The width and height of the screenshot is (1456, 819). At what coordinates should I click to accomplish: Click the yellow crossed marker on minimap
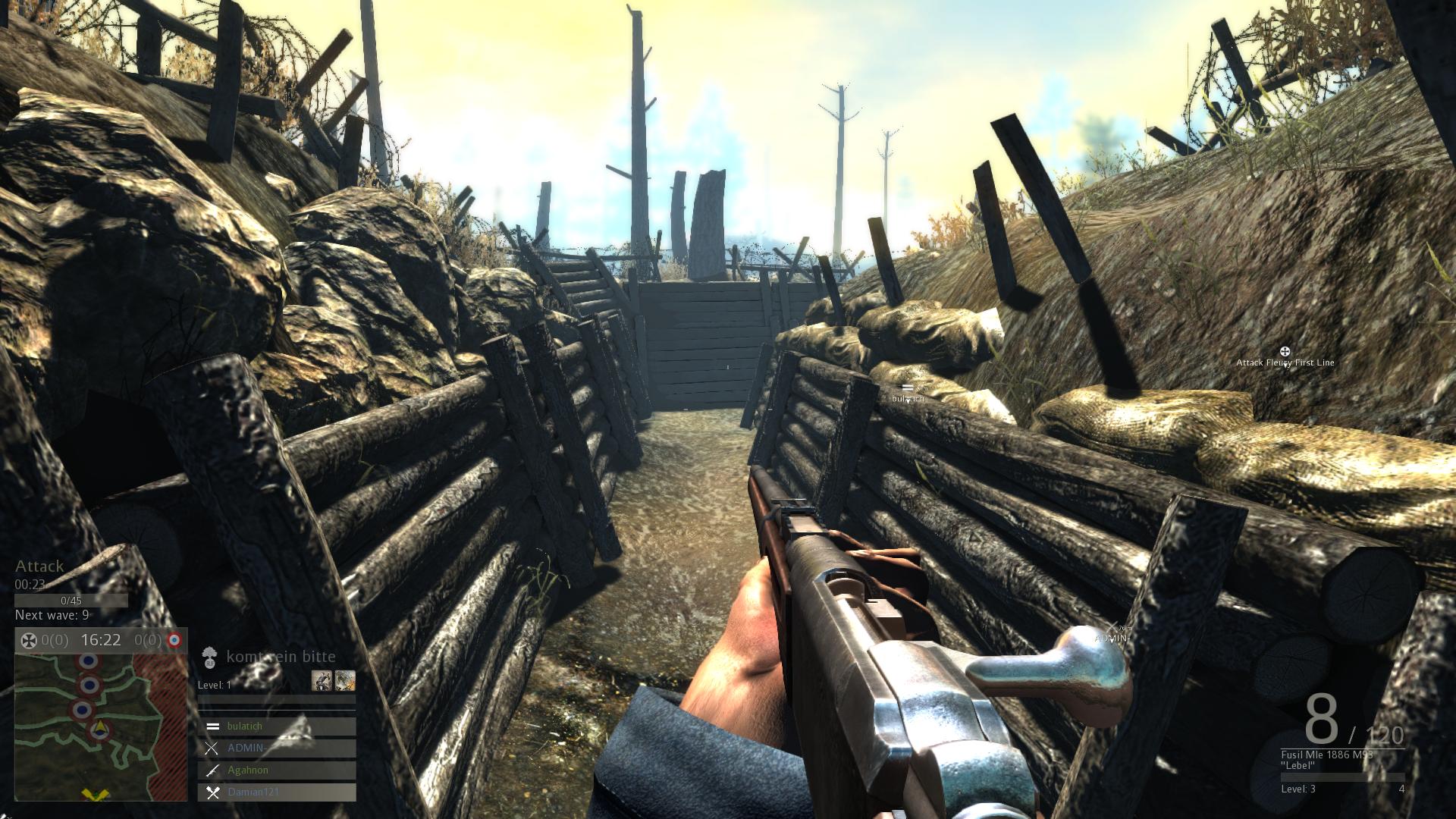click(x=96, y=794)
